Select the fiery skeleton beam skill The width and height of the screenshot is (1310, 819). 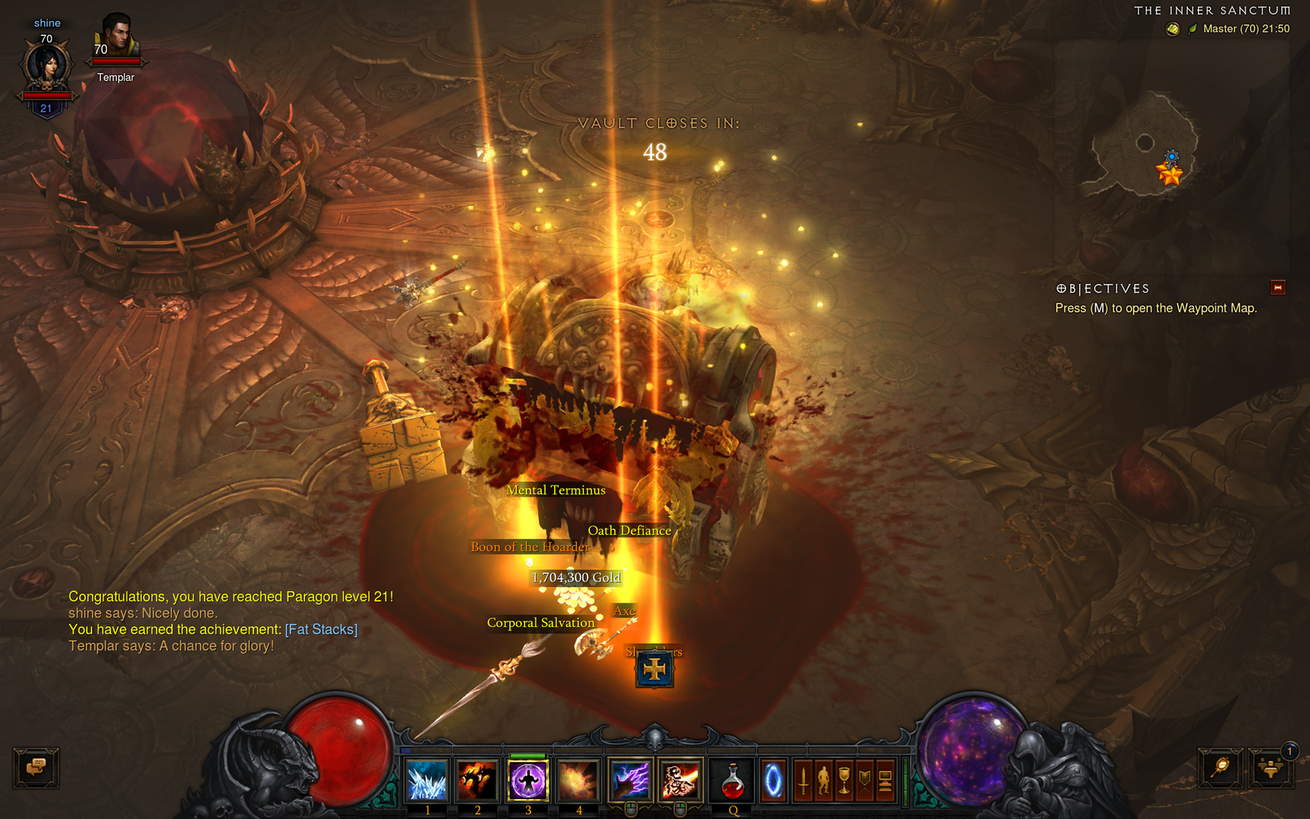coord(681,779)
